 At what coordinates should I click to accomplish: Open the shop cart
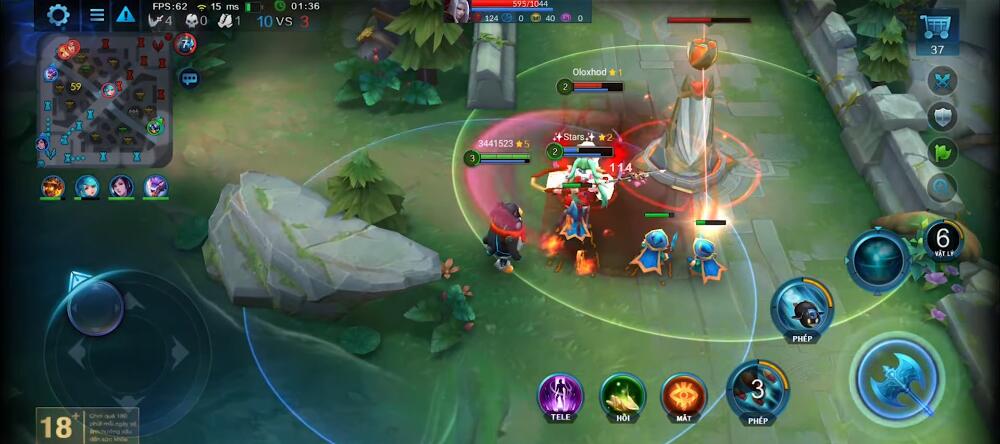point(937,35)
